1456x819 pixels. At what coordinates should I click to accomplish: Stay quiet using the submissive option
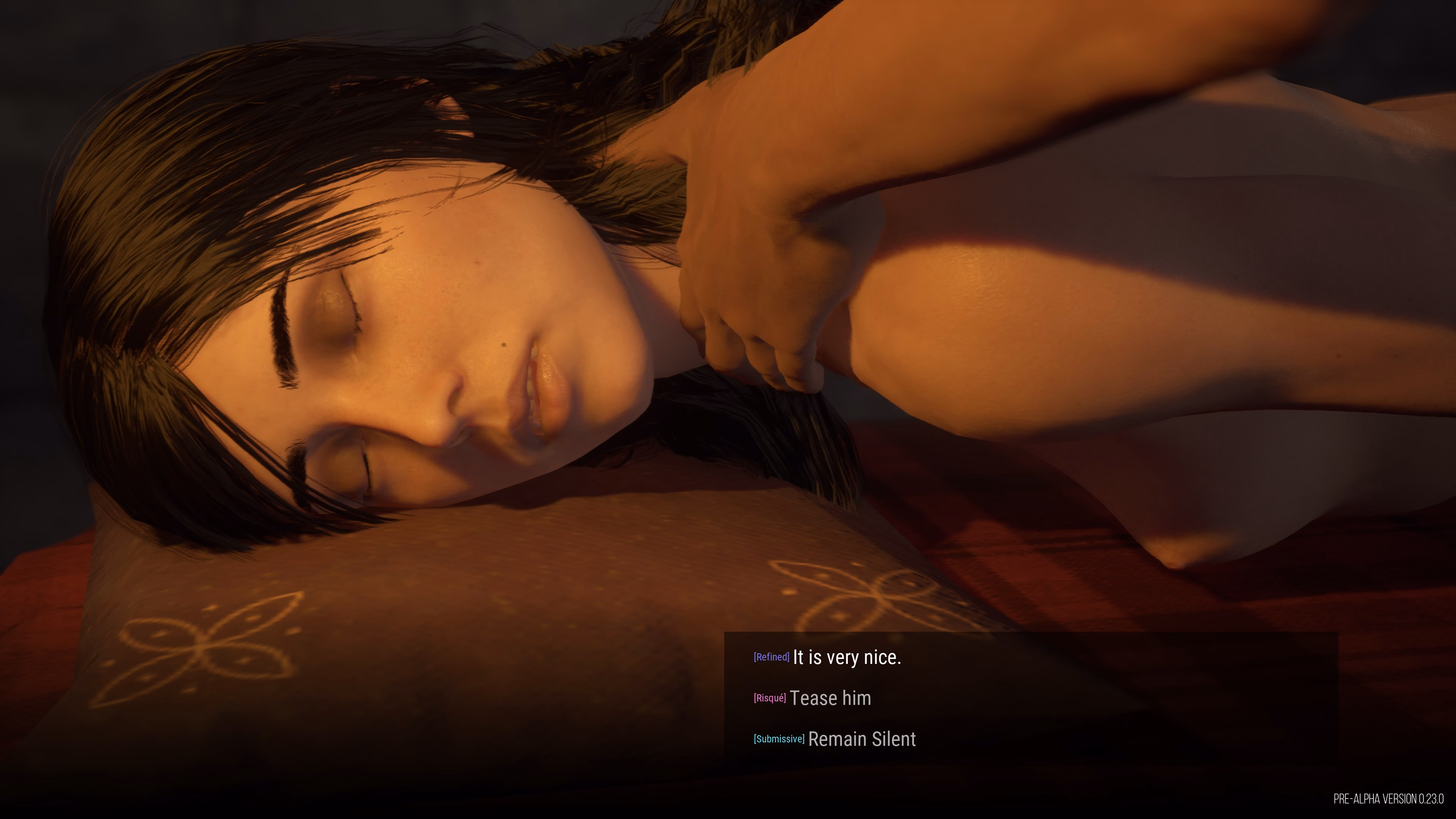click(x=862, y=739)
